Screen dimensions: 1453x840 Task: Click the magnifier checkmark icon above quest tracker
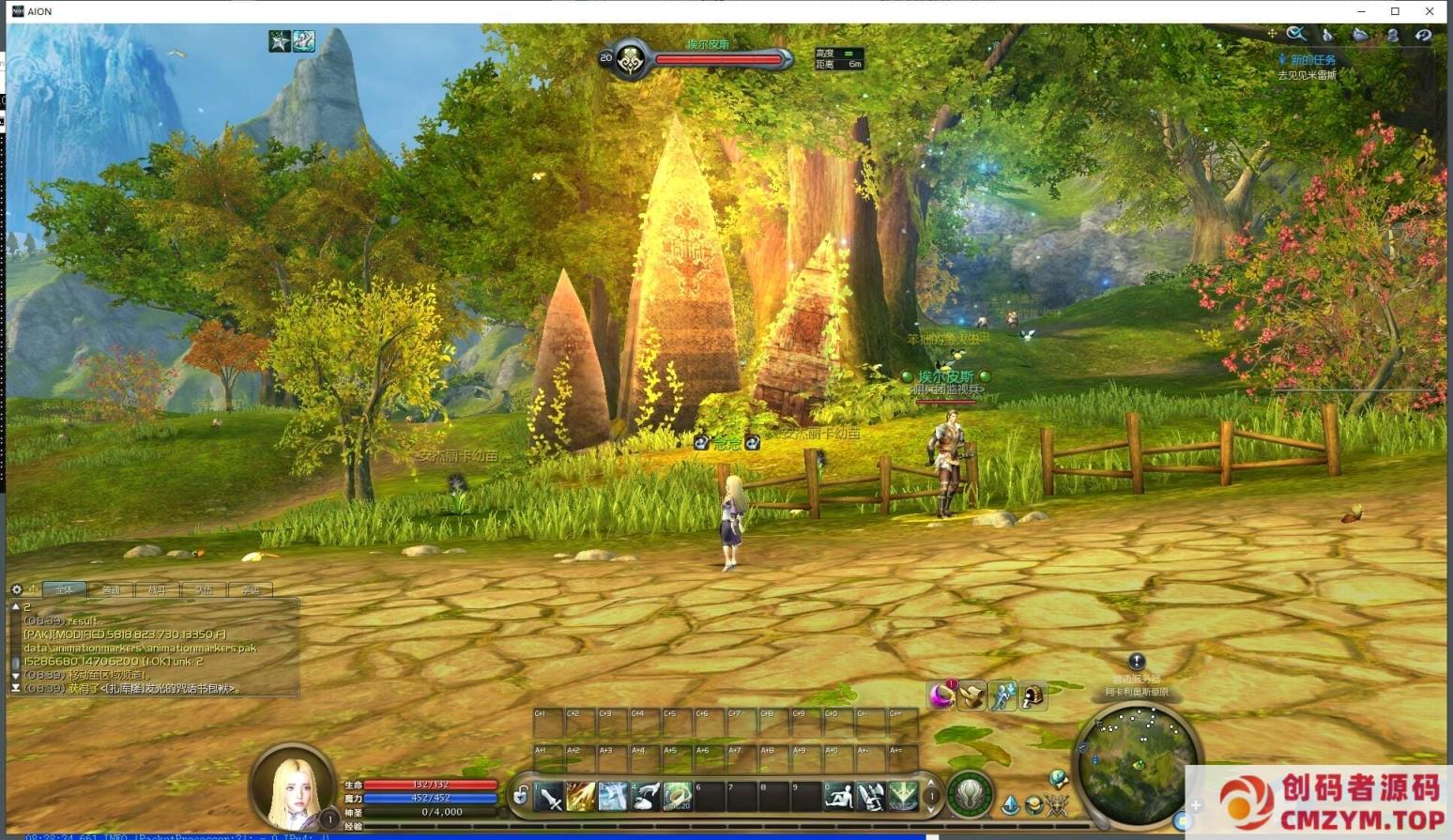1296,35
